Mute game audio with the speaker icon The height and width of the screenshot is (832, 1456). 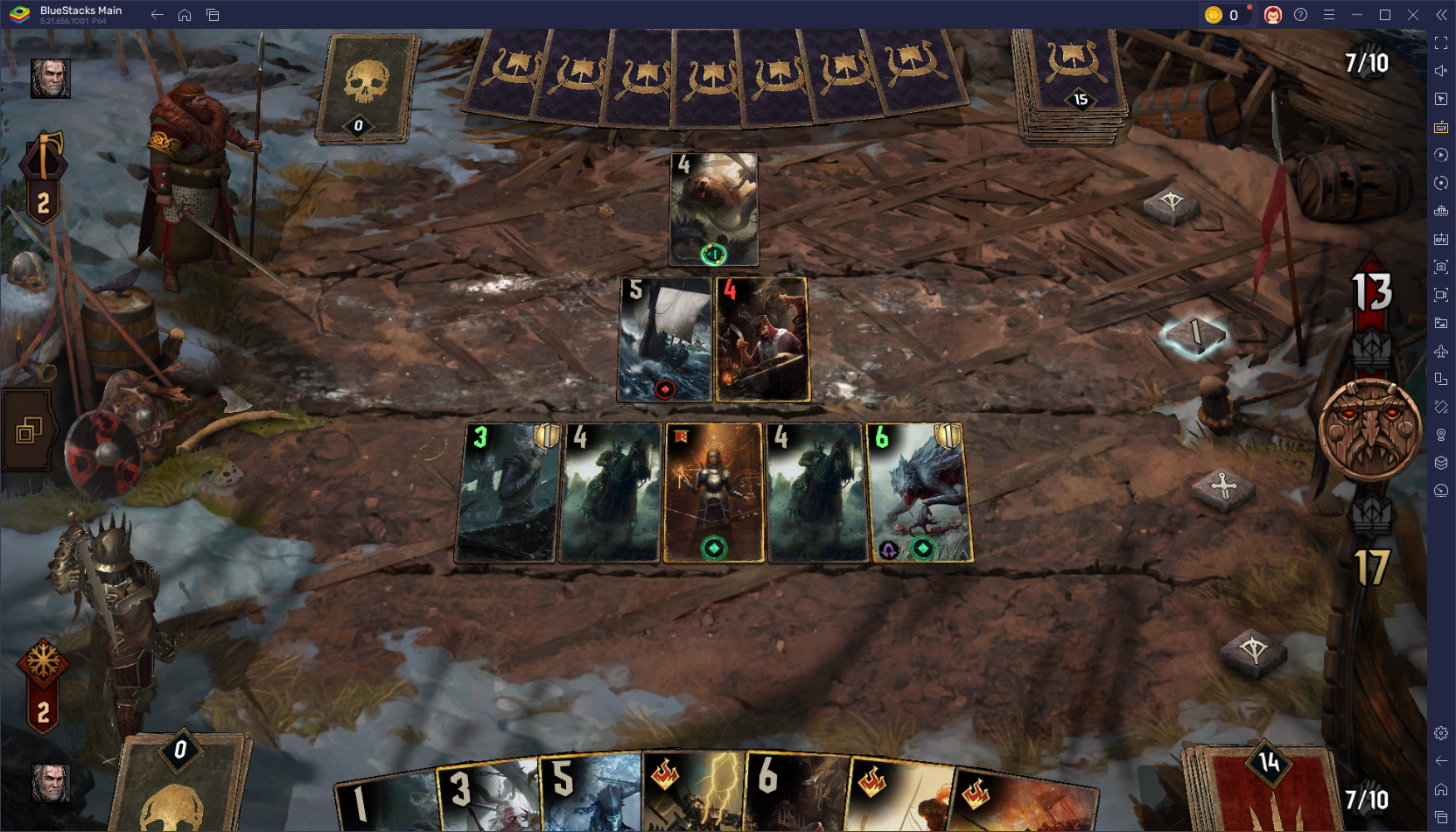tap(1440, 71)
